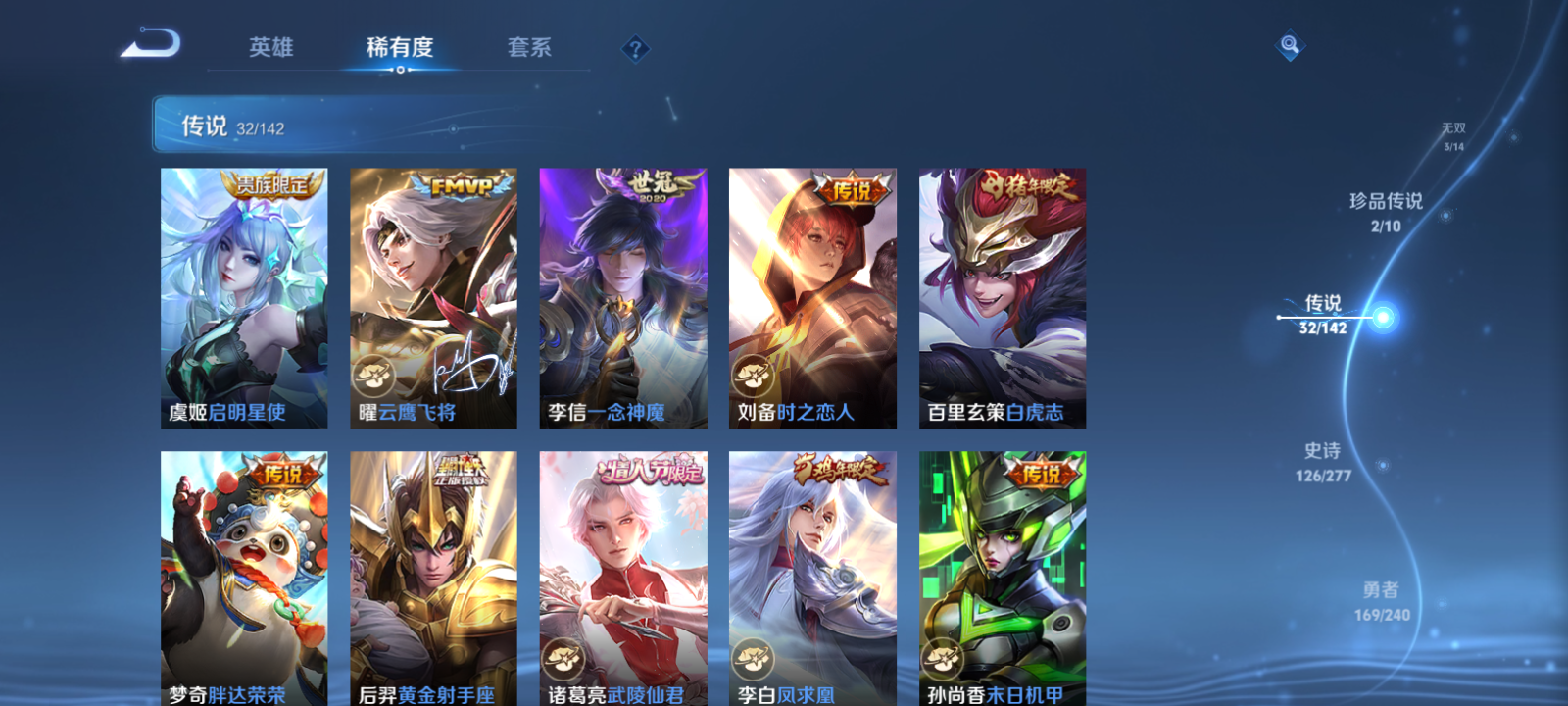1568x706 pixels.
Task: Switch to the 套系 tab
Action: pyautogui.click(x=527, y=46)
